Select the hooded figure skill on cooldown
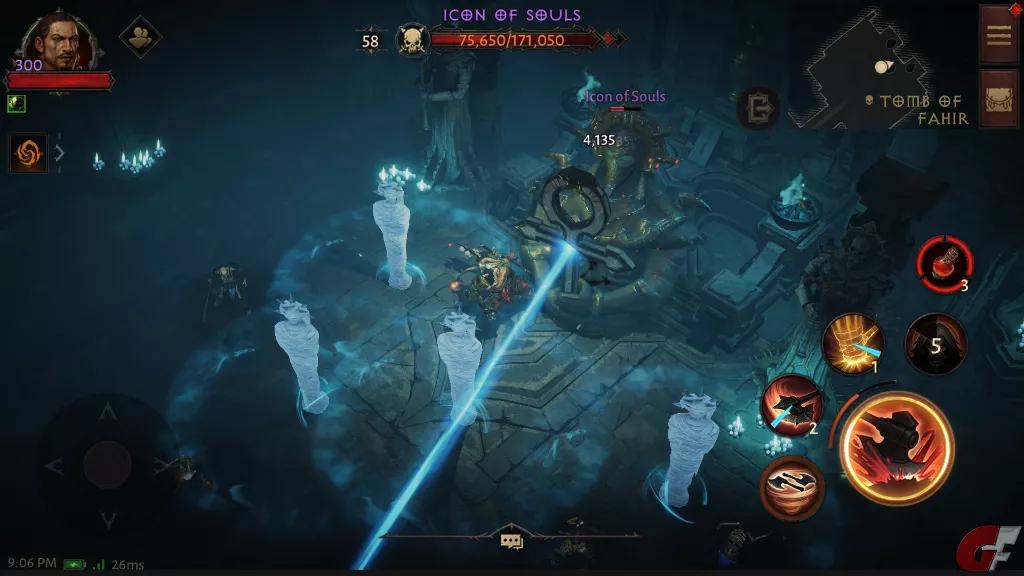This screenshot has width=1024, height=576. coord(935,345)
